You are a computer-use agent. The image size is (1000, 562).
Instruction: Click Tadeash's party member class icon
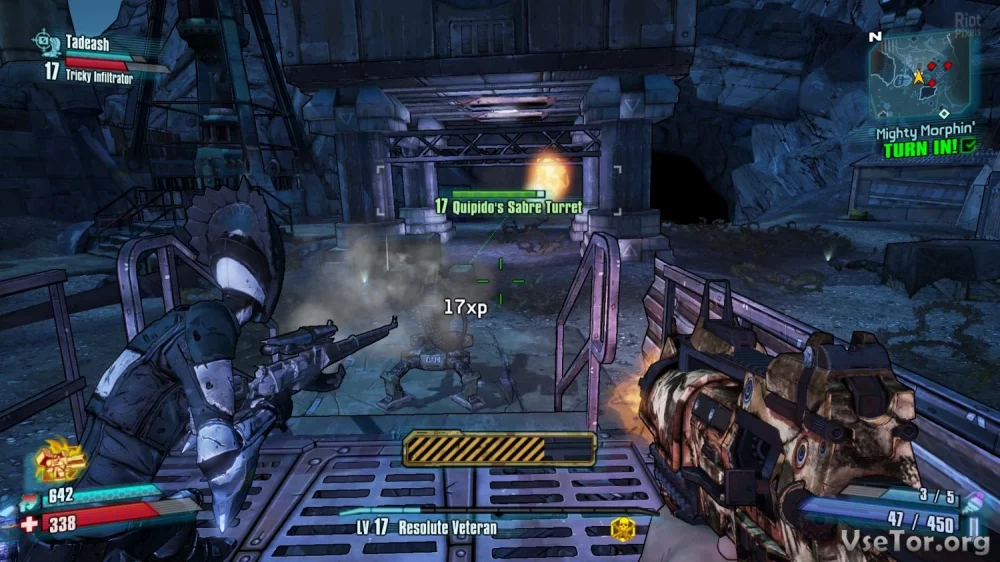pyautogui.click(x=43, y=41)
